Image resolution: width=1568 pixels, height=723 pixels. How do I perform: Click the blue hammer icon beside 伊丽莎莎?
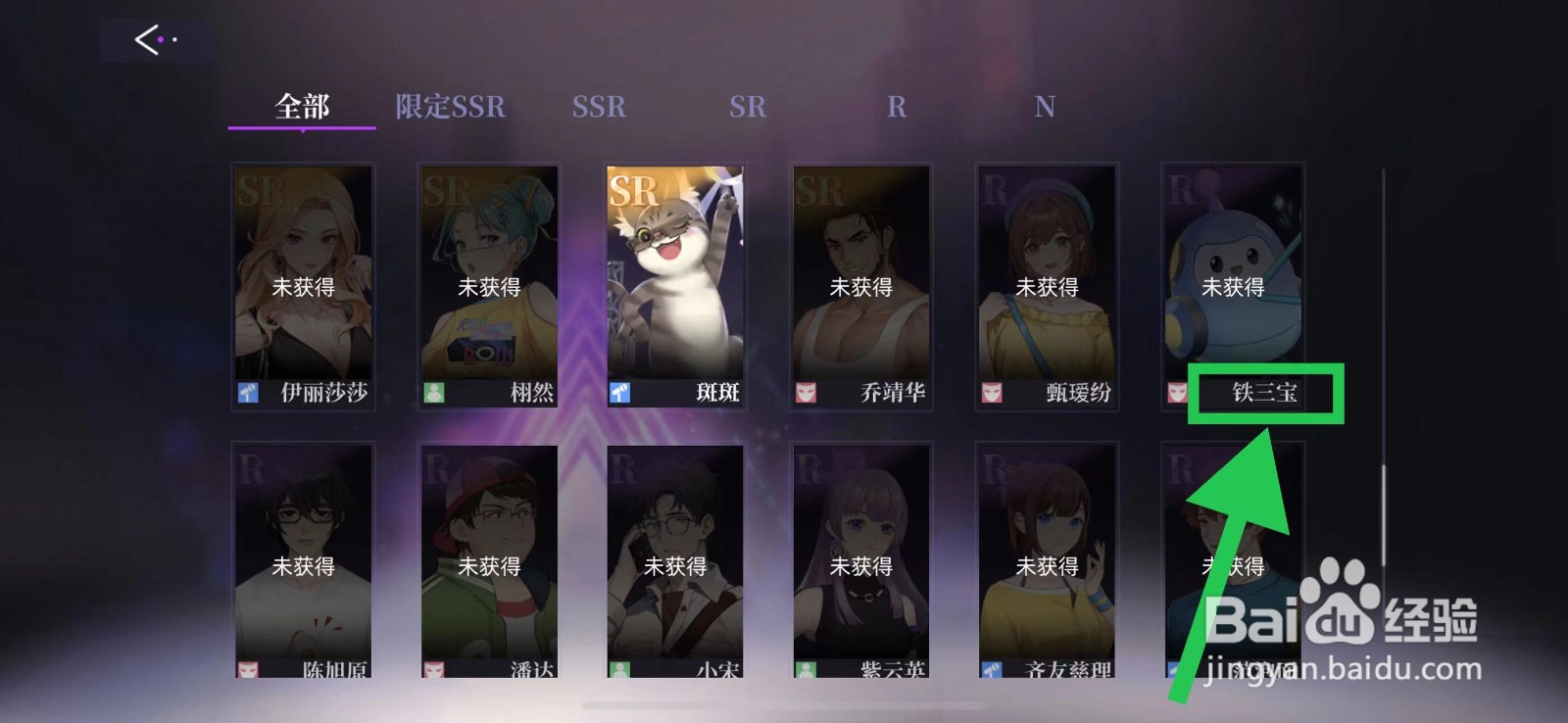coord(249,393)
